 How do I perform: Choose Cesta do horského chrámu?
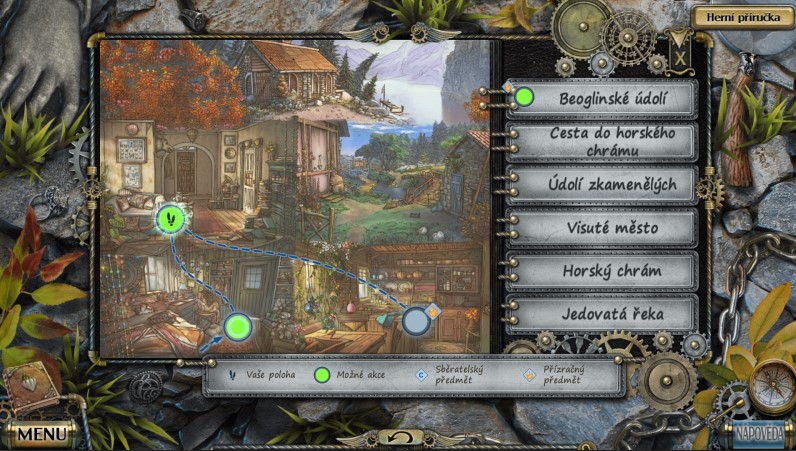[x=601, y=142]
